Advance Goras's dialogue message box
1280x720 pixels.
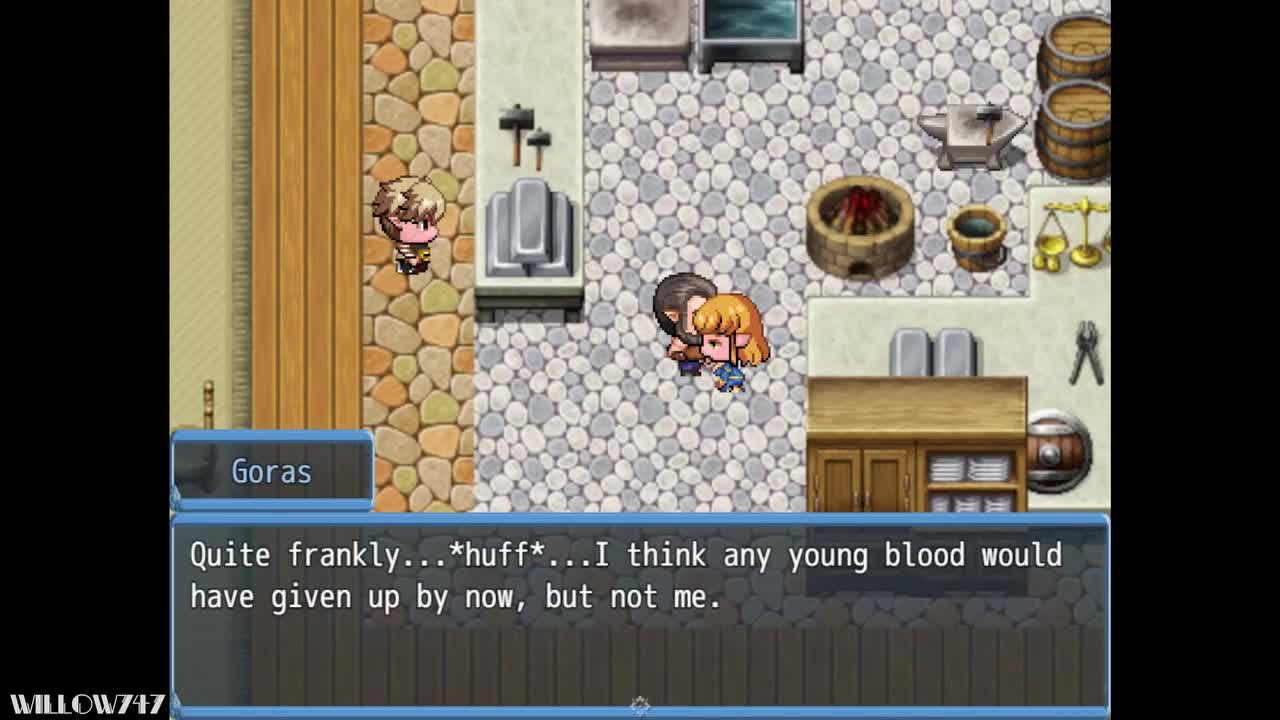[640, 610]
